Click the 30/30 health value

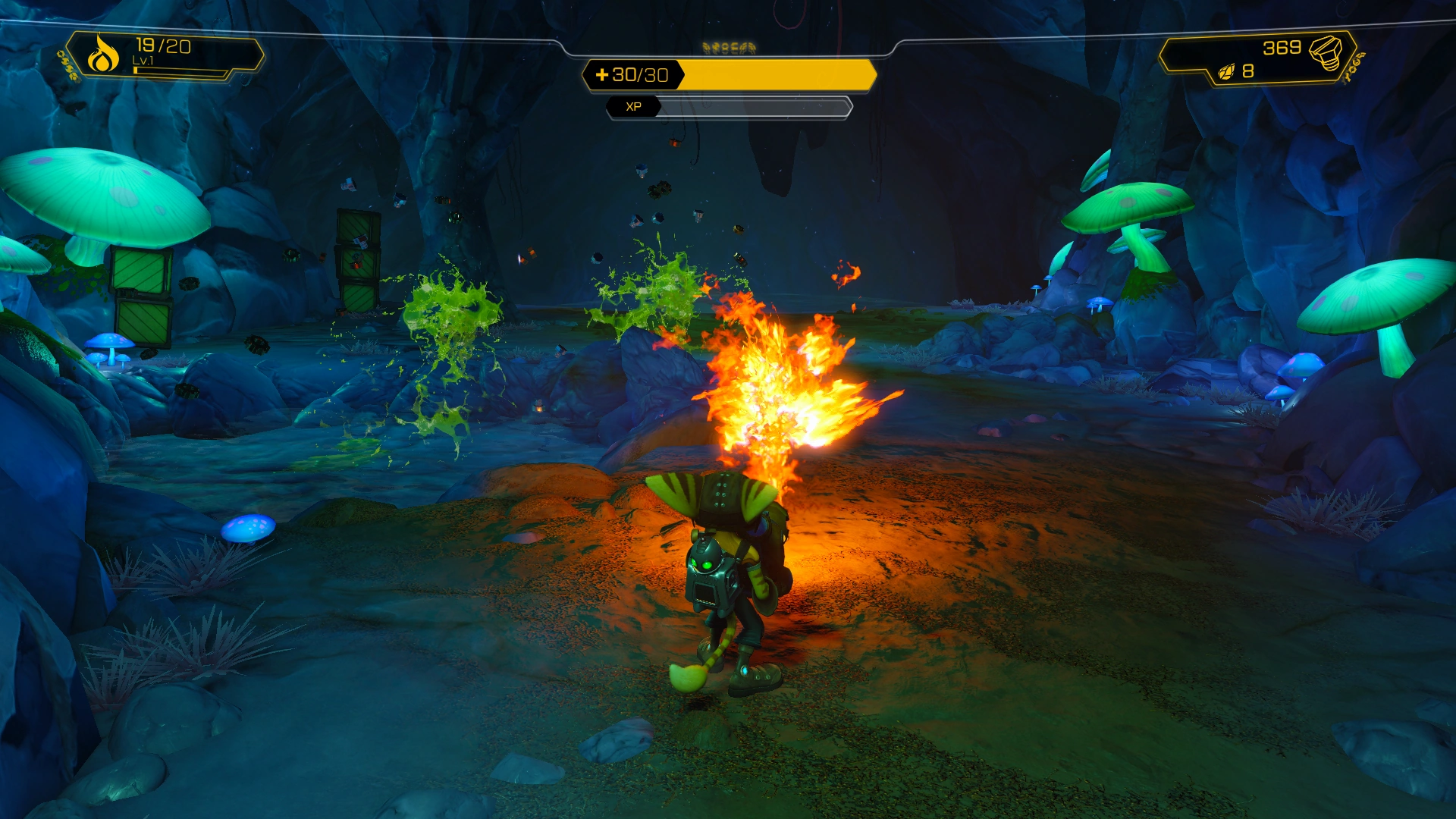[x=639, y=77]
